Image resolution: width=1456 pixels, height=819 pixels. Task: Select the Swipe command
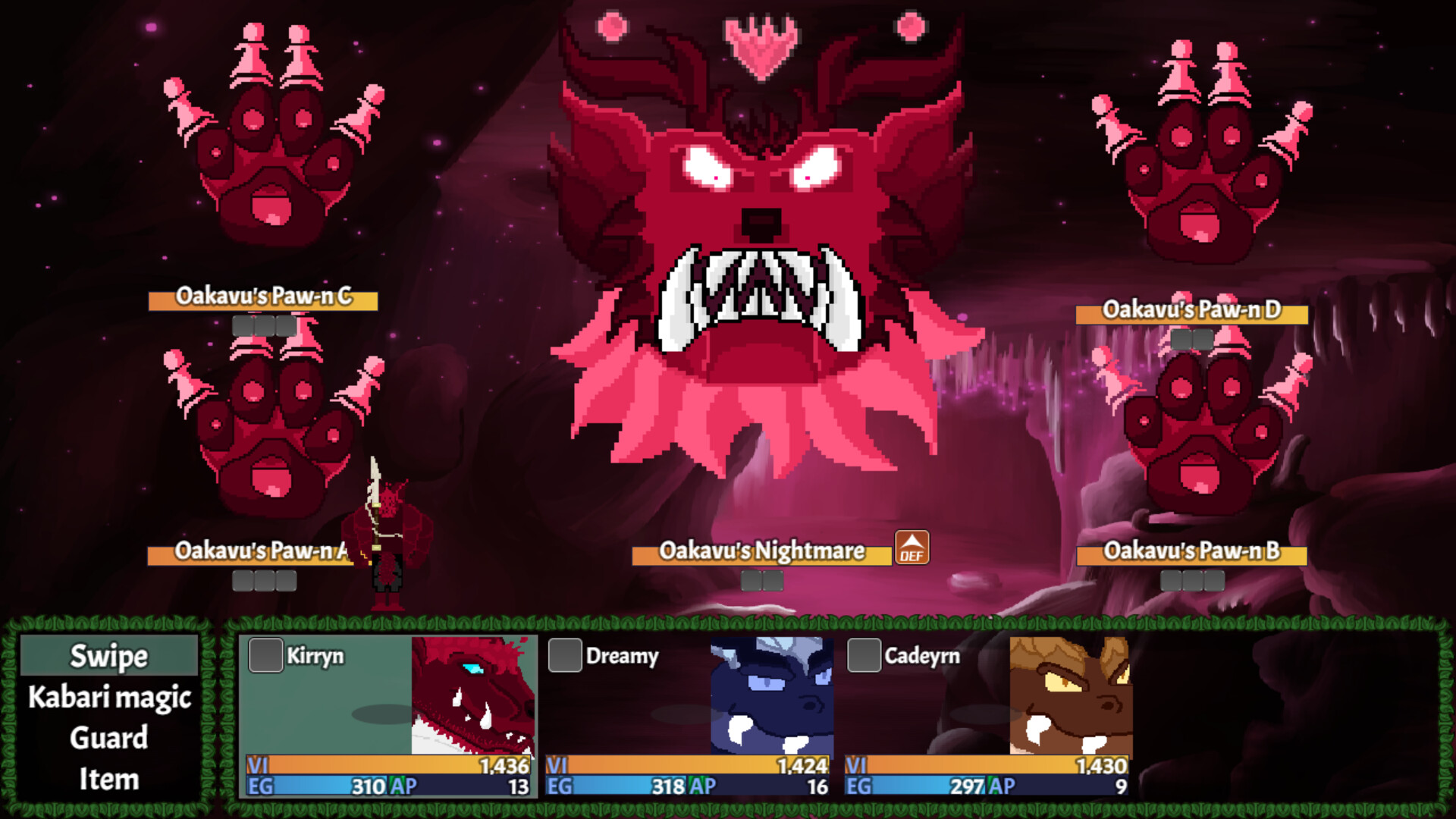click(108, 657)
